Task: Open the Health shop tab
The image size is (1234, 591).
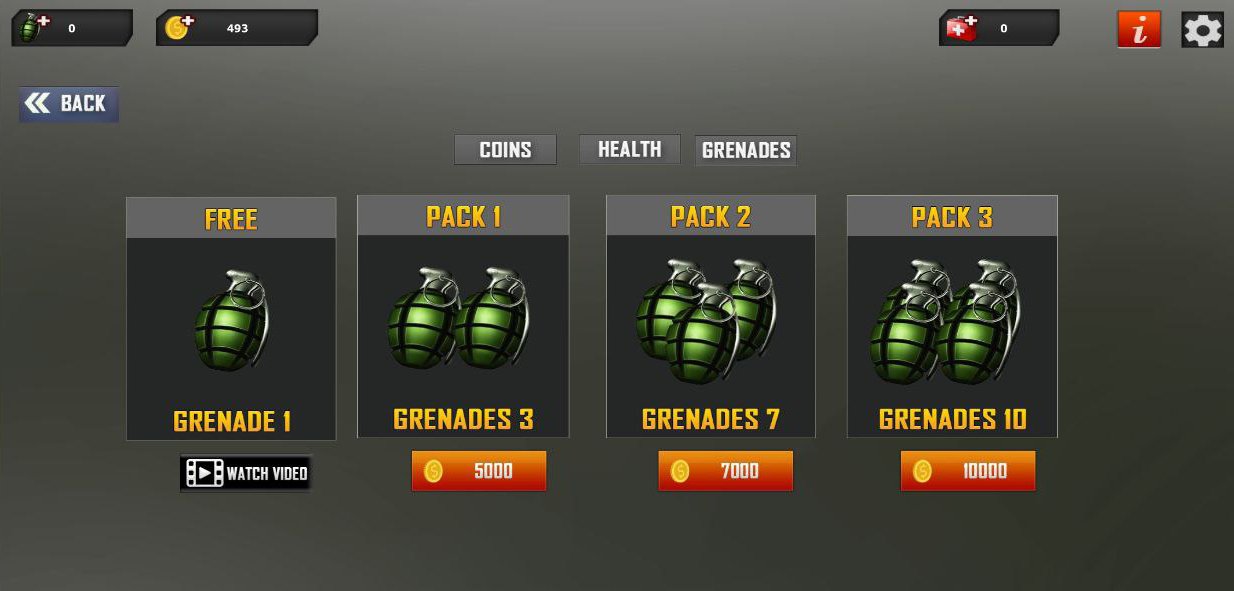Action: (x=629, y=150)
